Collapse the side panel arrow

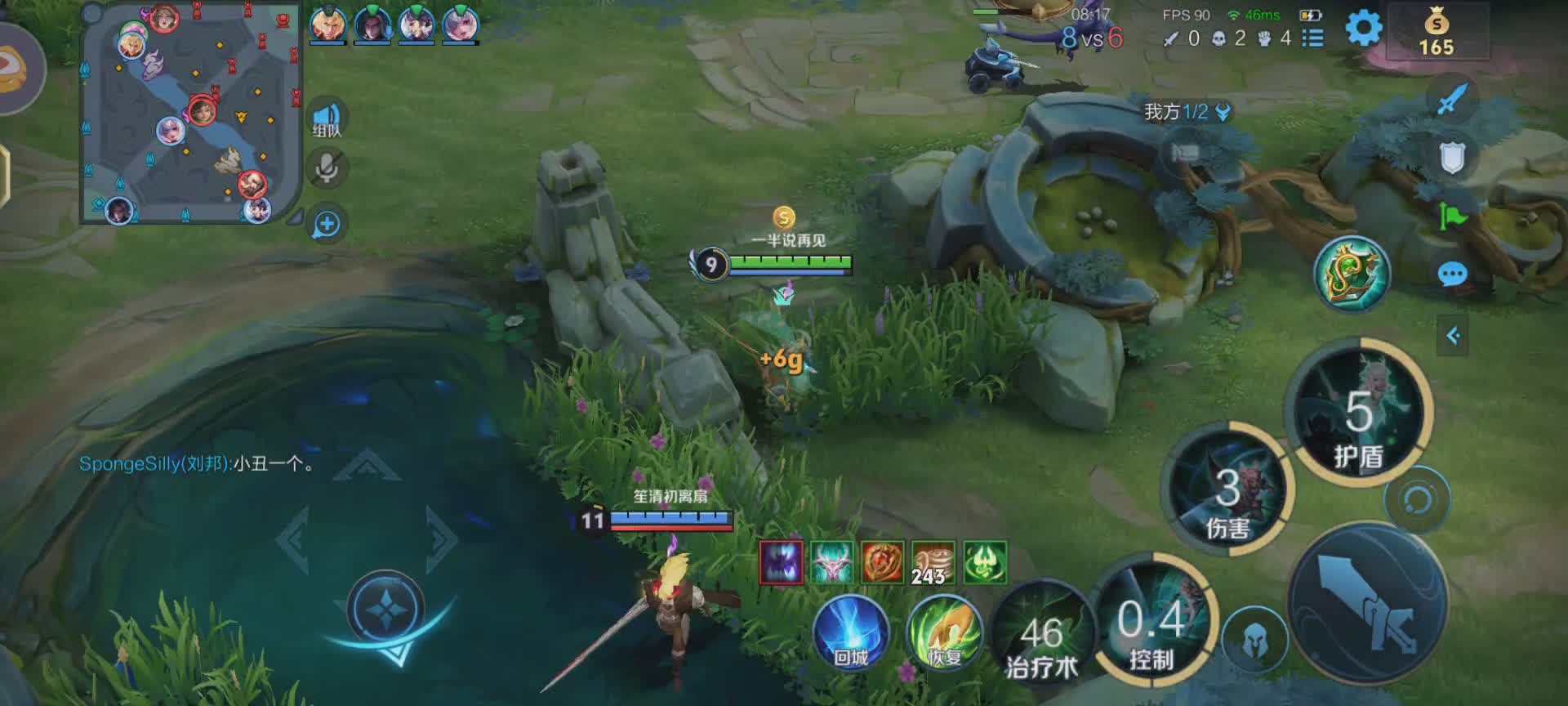tap(1453, 336)
